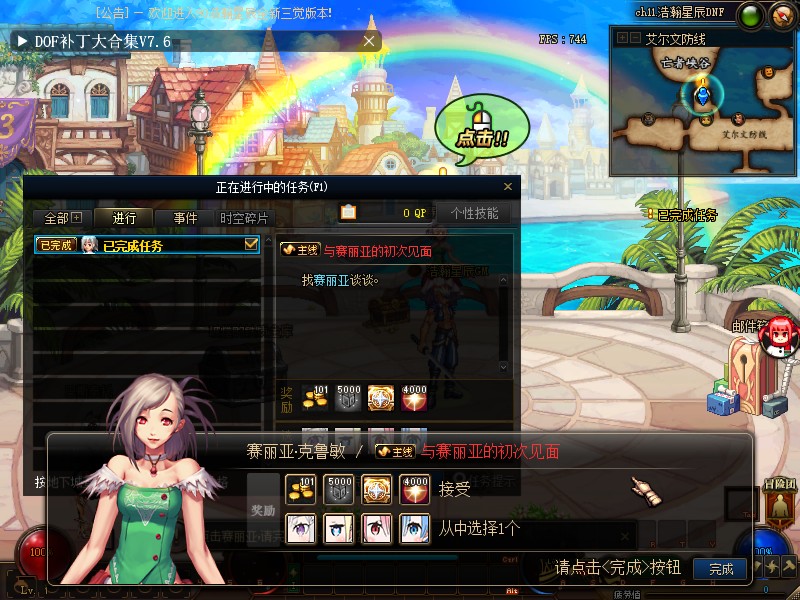The width and height of the screenshot is (800, 600).
Task: Open the 时空碎片 quest tab
Action: point(244,217)
